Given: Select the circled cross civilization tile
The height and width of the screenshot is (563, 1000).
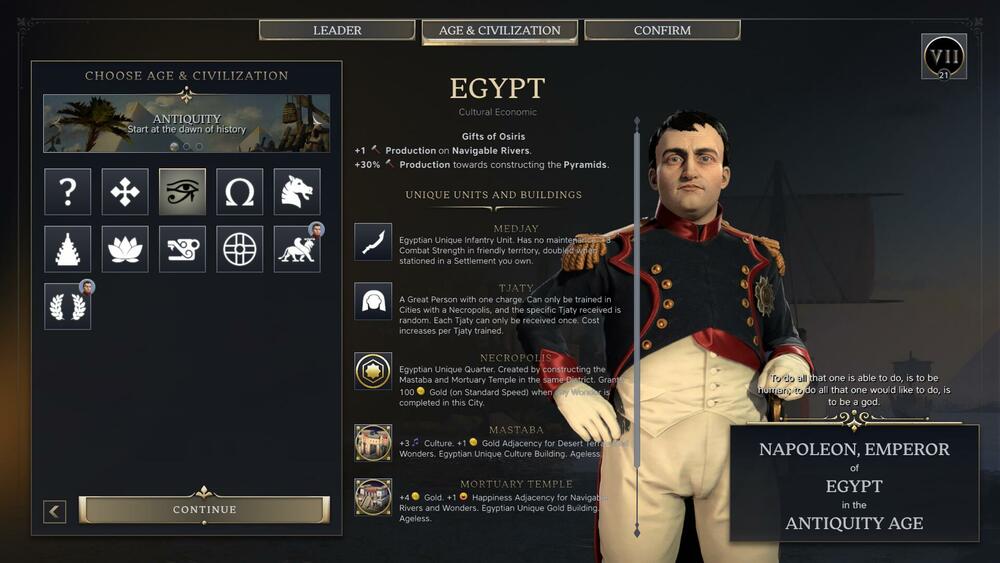Looking at the screenshot, I should [240, 249].
